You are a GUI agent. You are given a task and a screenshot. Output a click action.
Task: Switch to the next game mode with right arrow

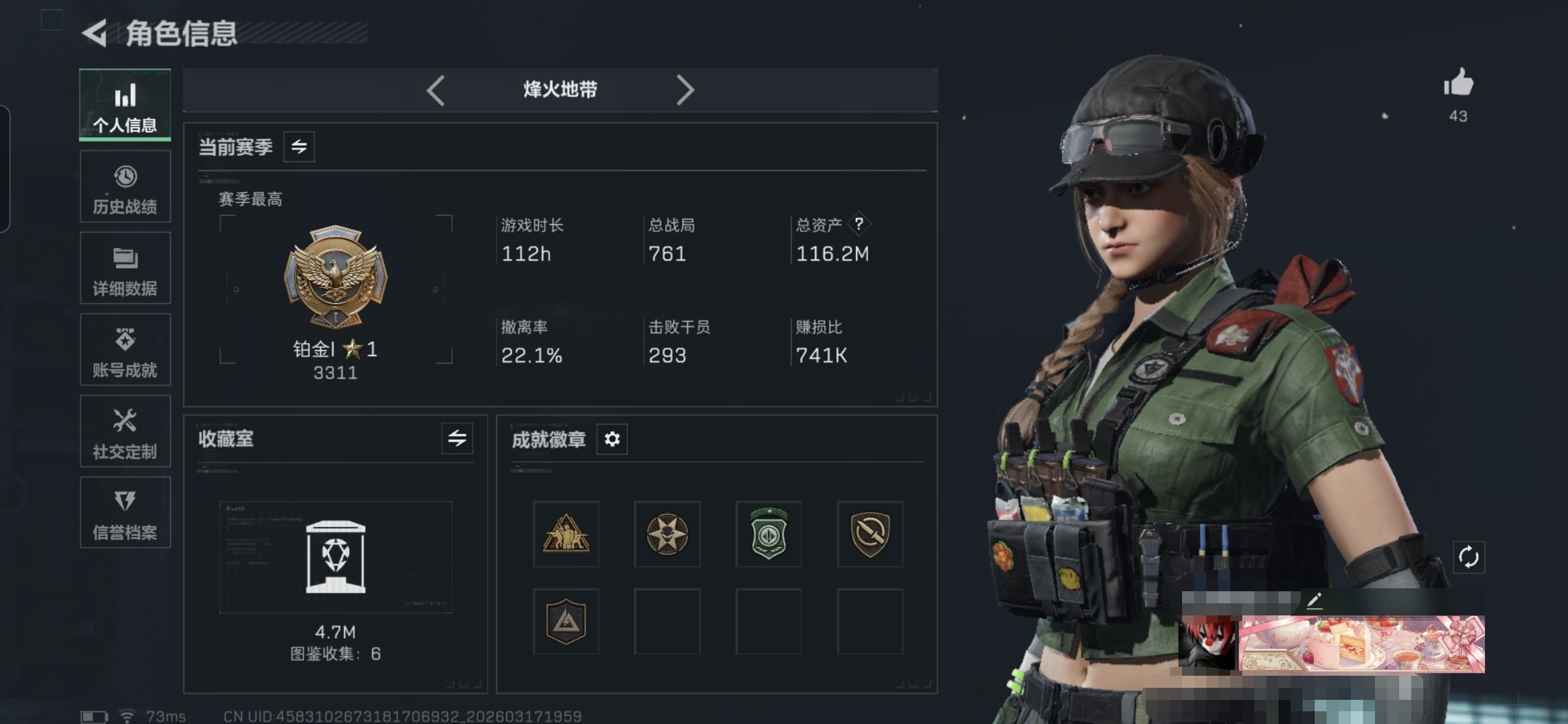coord(684,90)
